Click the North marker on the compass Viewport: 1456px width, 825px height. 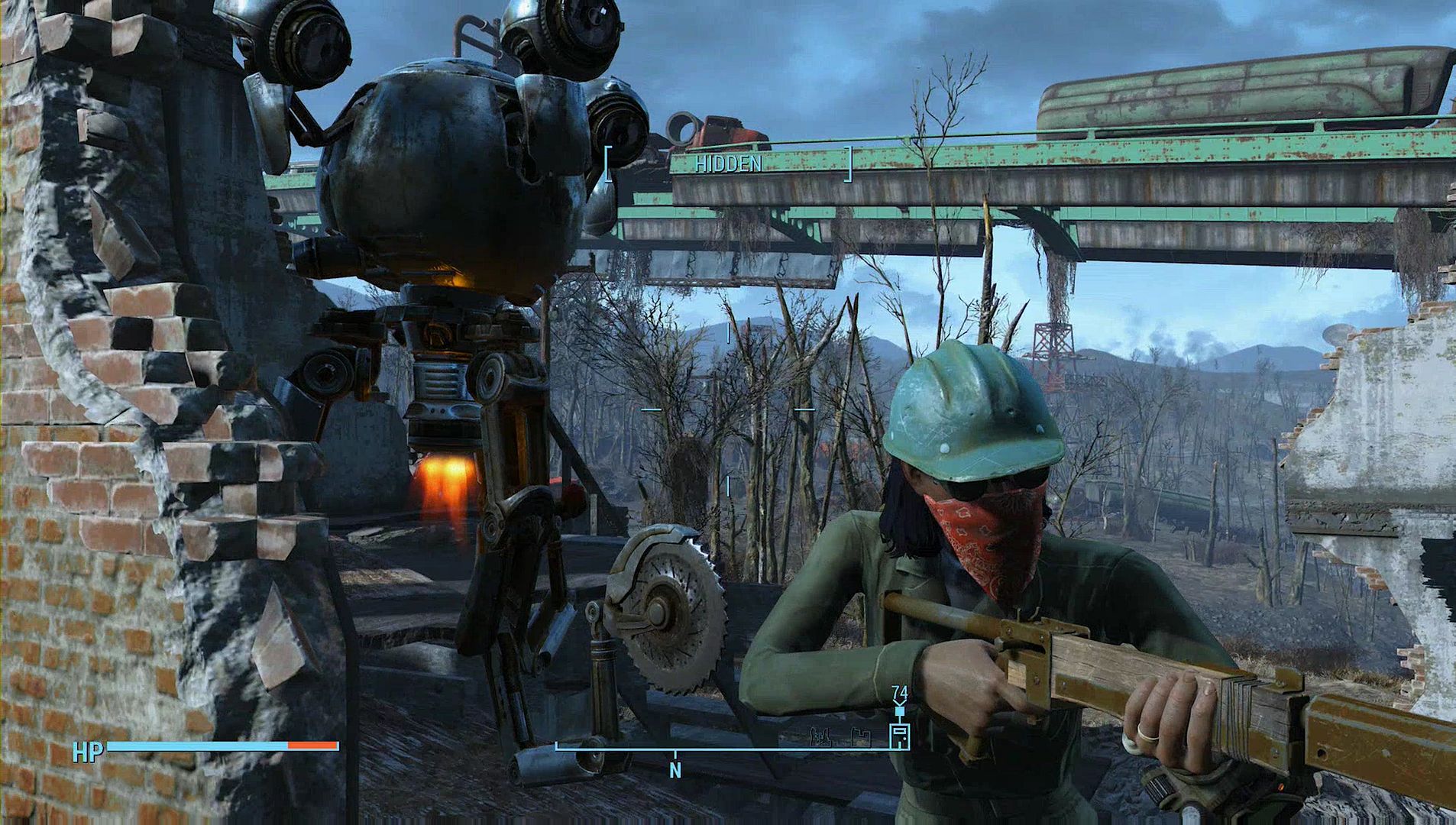click(x=675, y=771)
